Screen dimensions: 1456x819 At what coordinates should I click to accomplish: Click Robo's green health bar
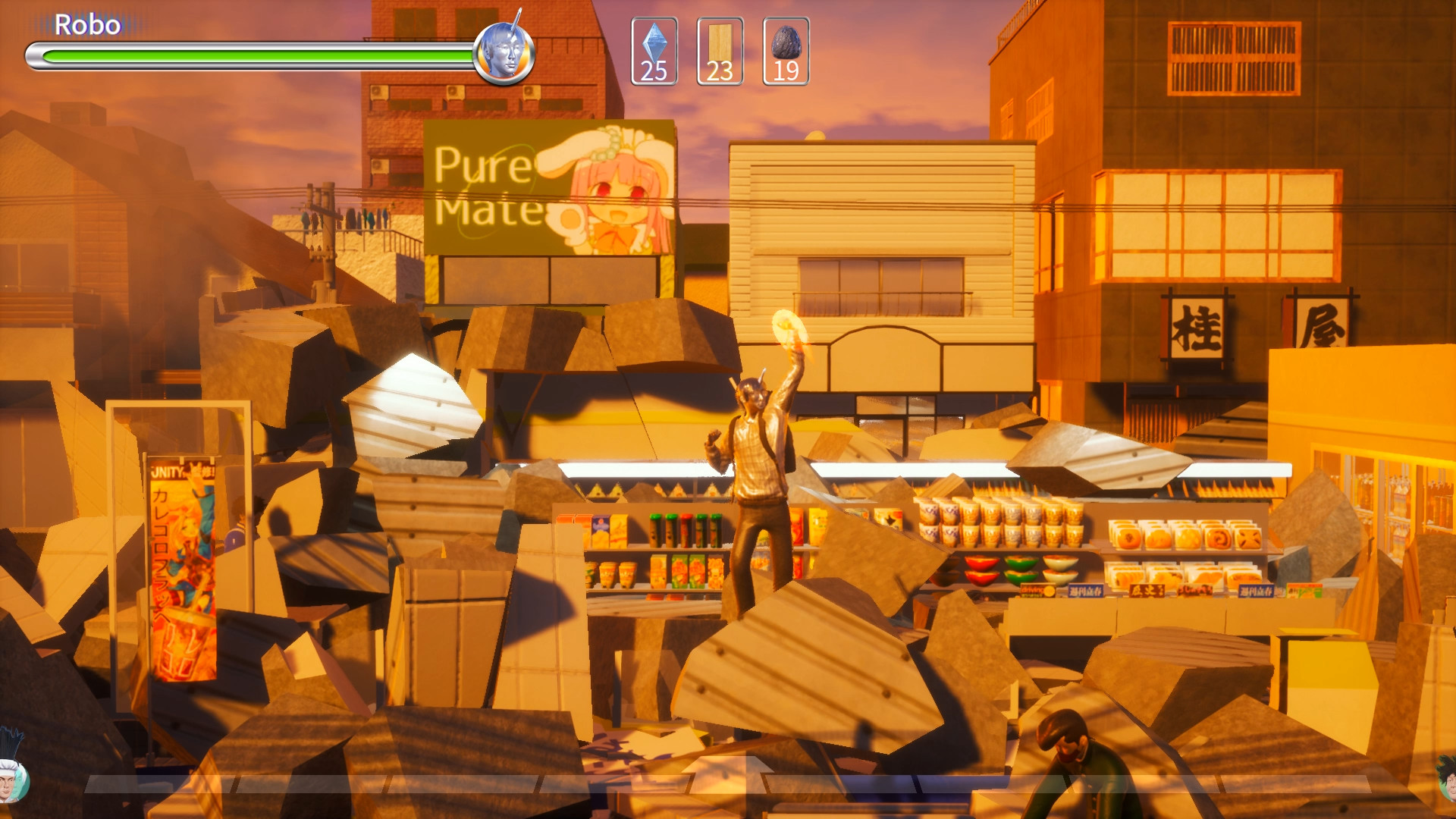[250, 55]
